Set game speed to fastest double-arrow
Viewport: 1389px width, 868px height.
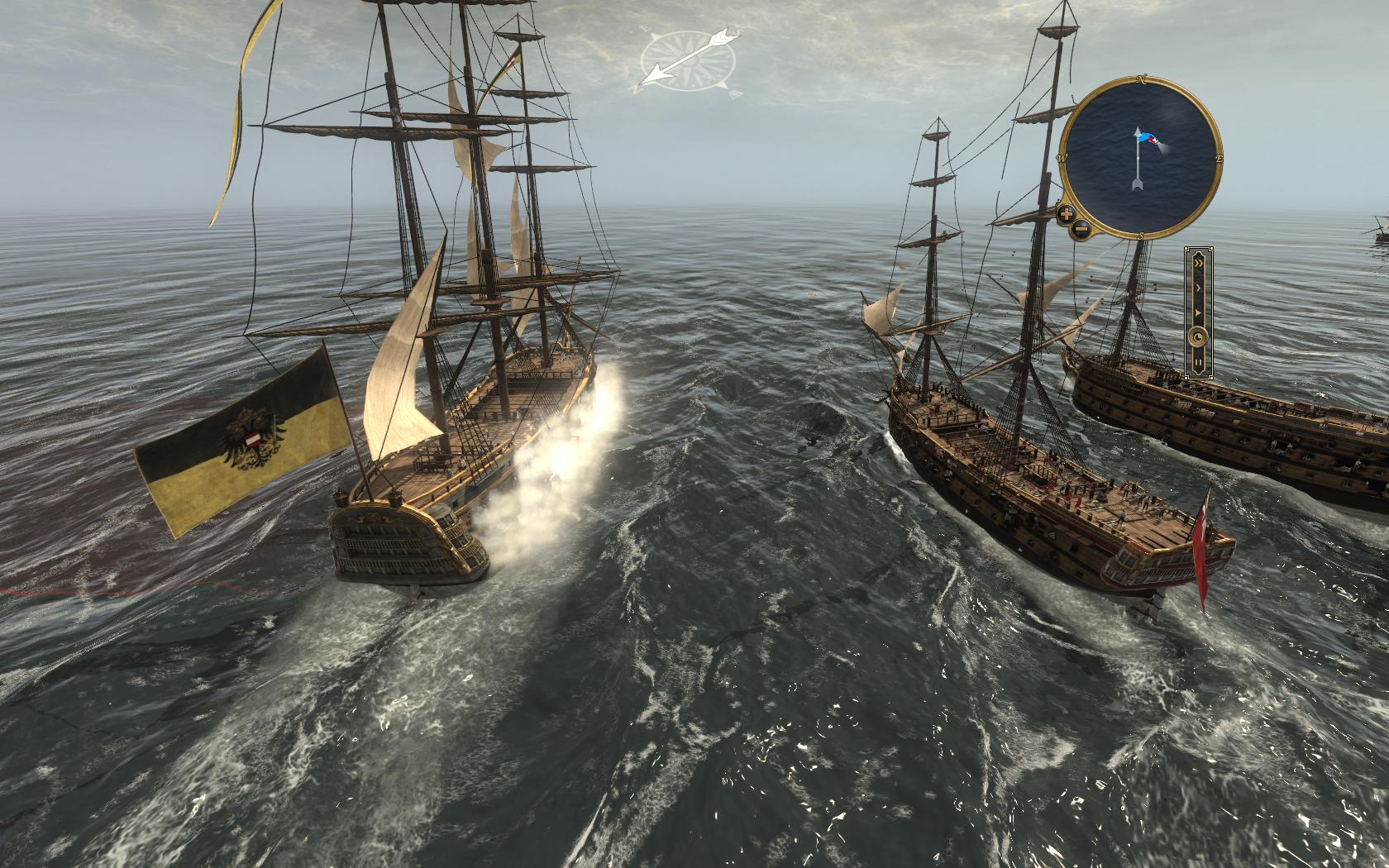1197,262
